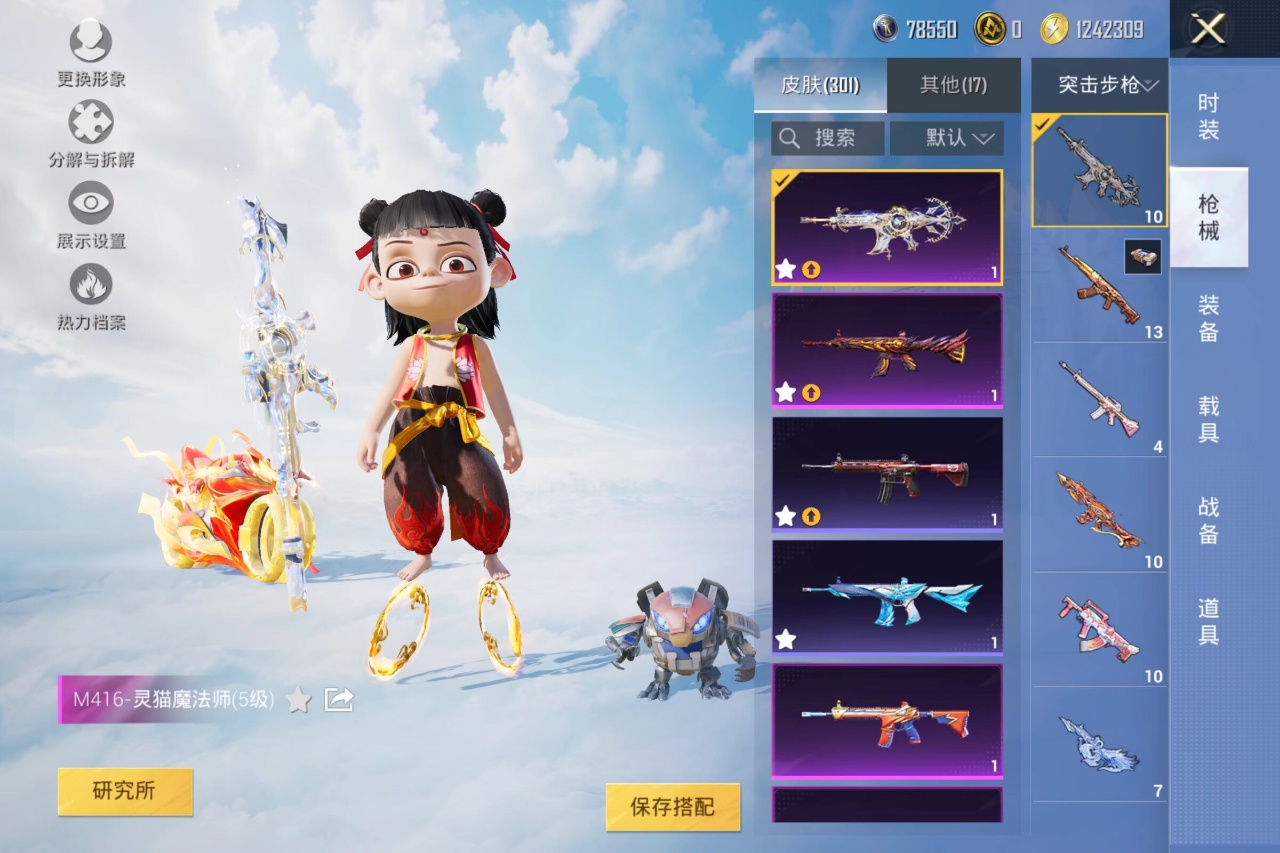The image size is (1280, 853).
Task: Select the 道具 category tab
Action: tap(1208, 621)
